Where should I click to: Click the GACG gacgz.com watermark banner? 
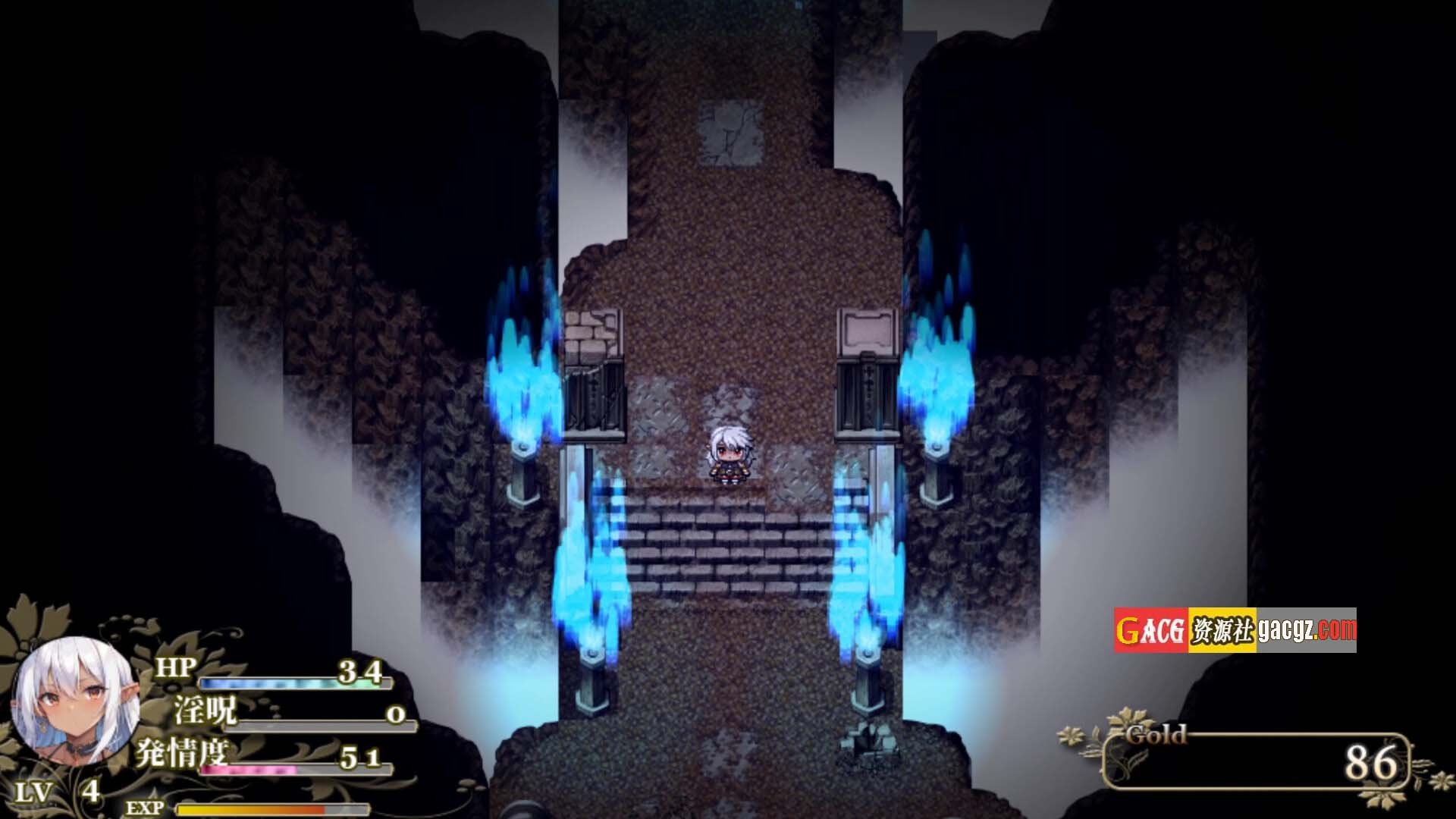tap(1235, 630)
